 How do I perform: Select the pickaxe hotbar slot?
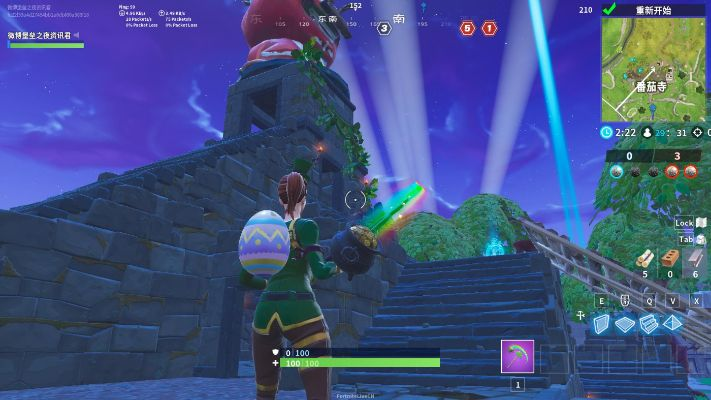click(517, 357)
